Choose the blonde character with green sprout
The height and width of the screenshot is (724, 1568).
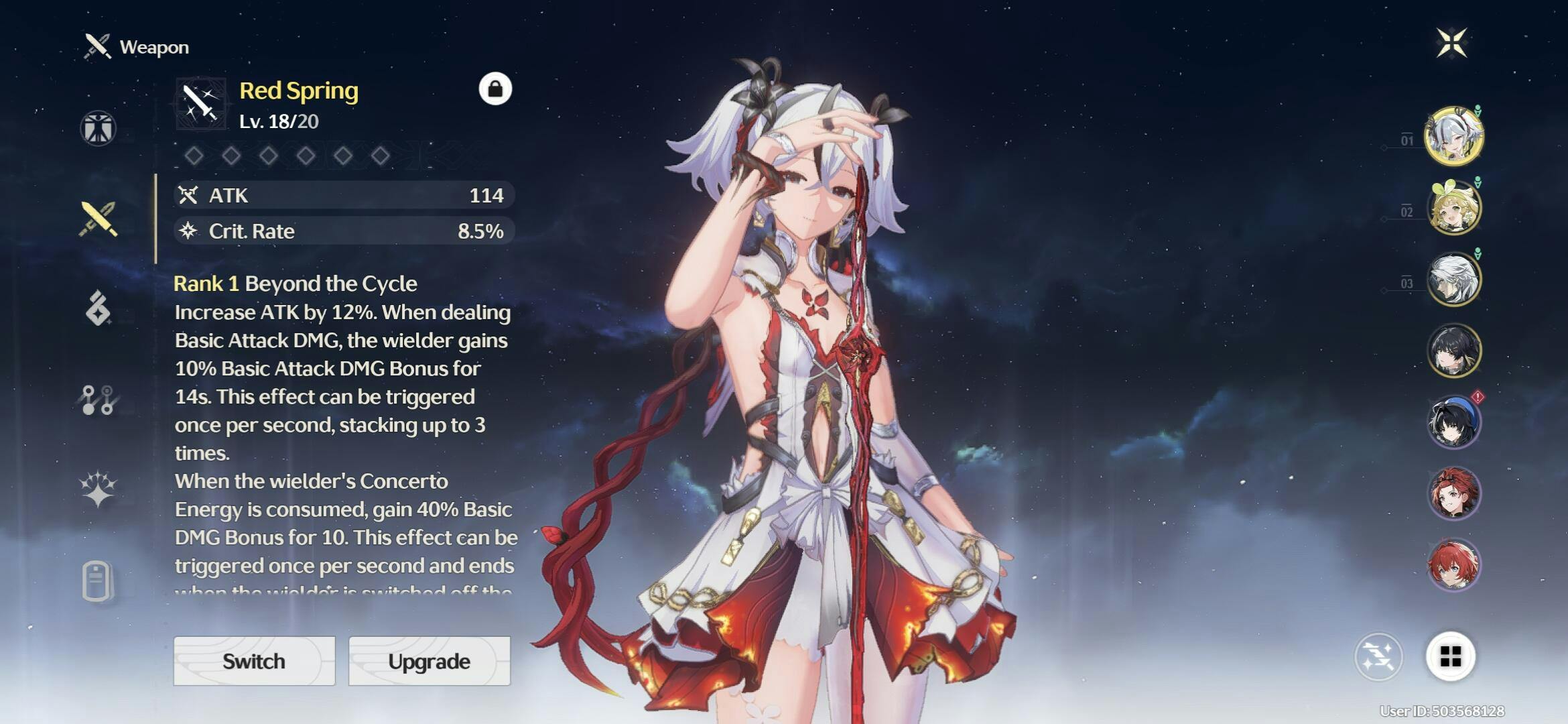pos(1453,208)
